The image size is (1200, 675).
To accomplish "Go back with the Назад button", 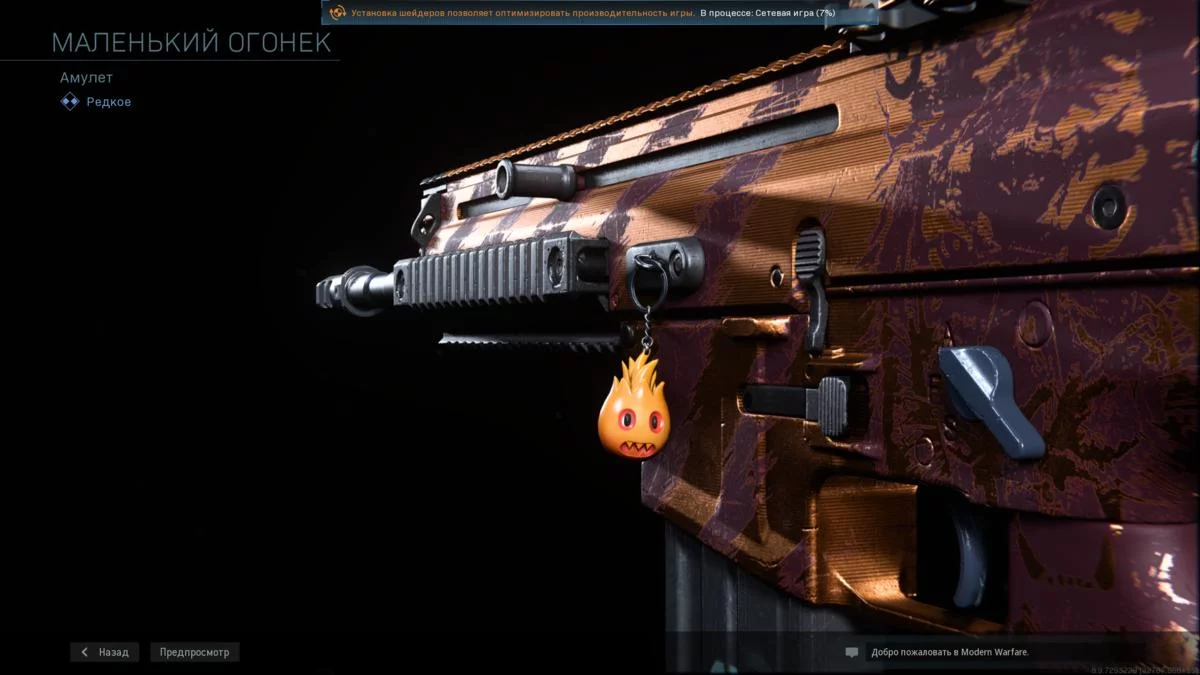I will 105,652.
